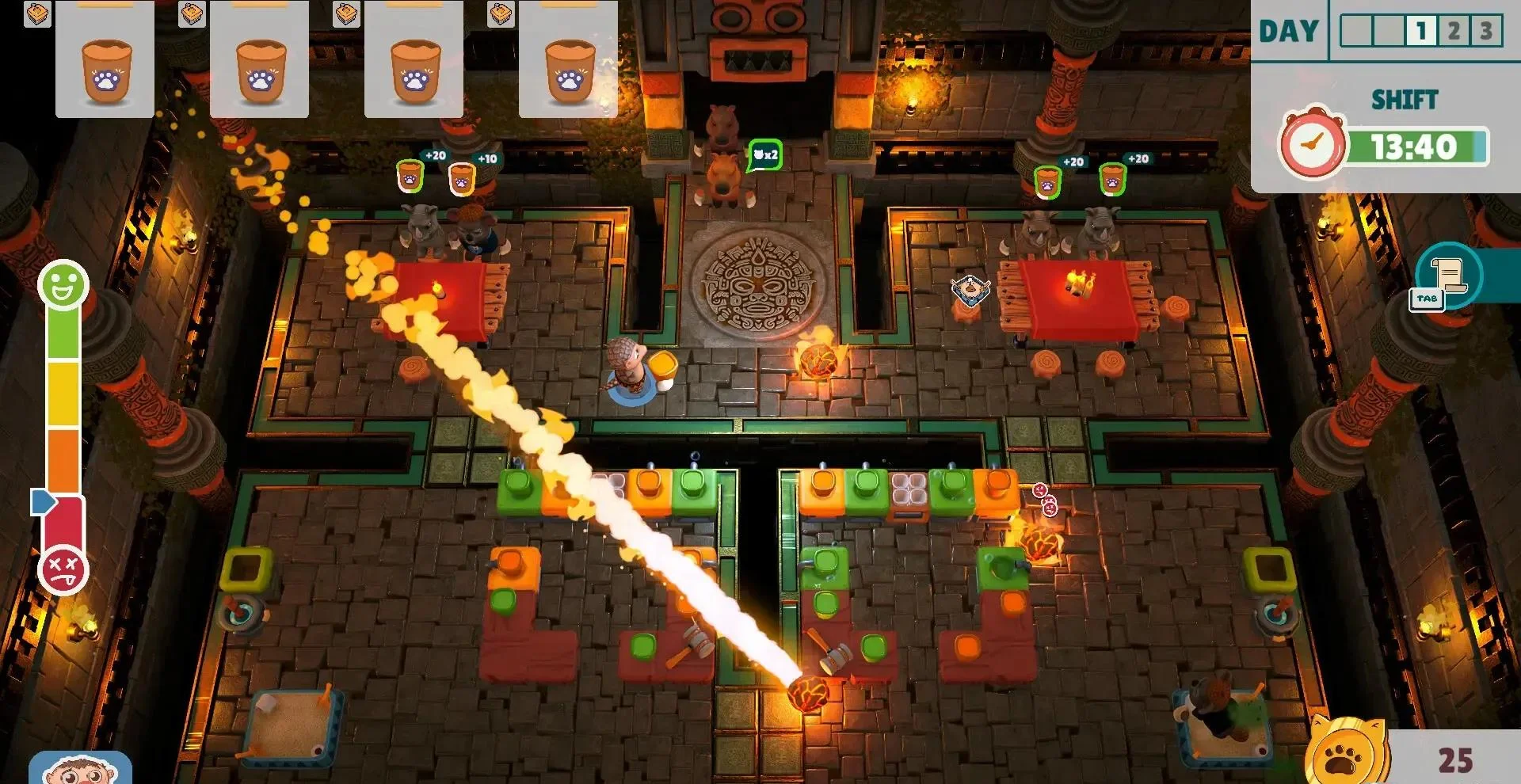Select day 3 in the day tracker
Image resolution: width=1521 pixels, height=784 pixels.
pos(1485,32)
